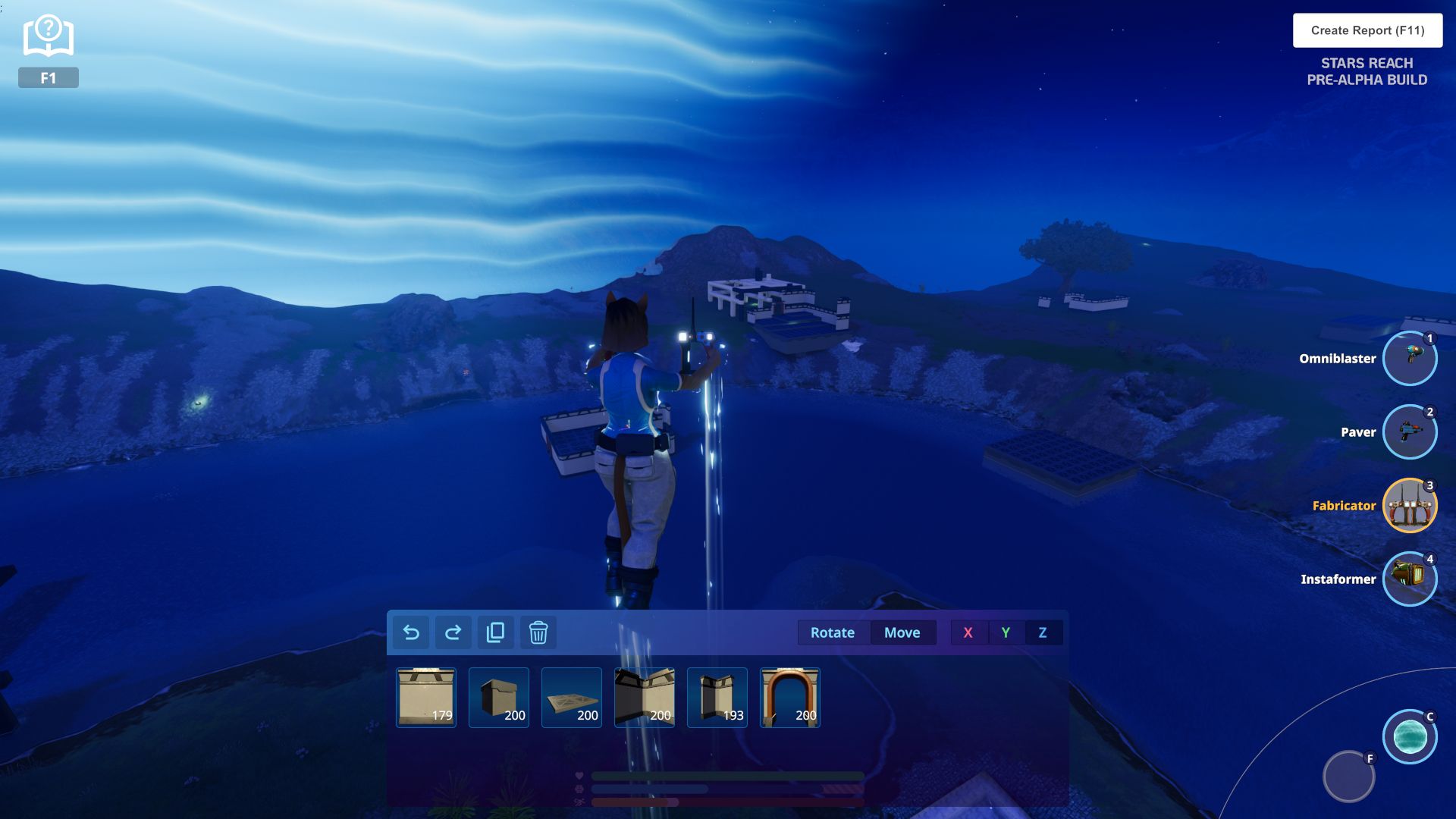Redo the build action
1456x819 pixels.
(453, 632)
